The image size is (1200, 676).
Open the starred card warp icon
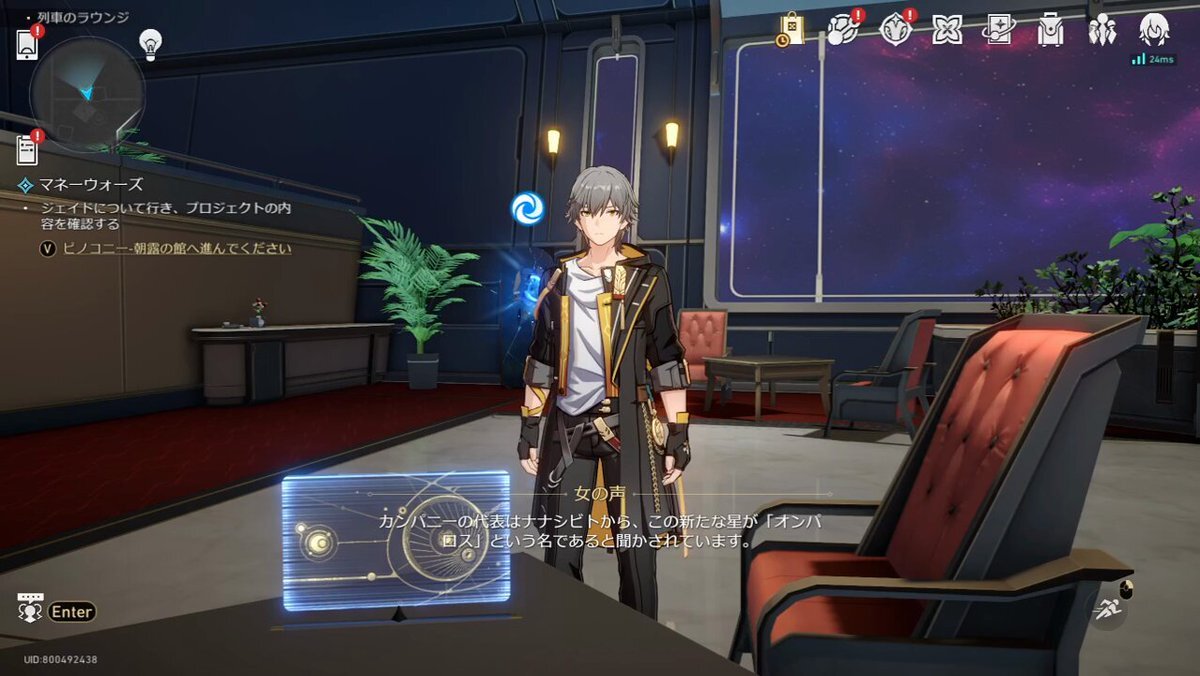click(x=998, y=30)
